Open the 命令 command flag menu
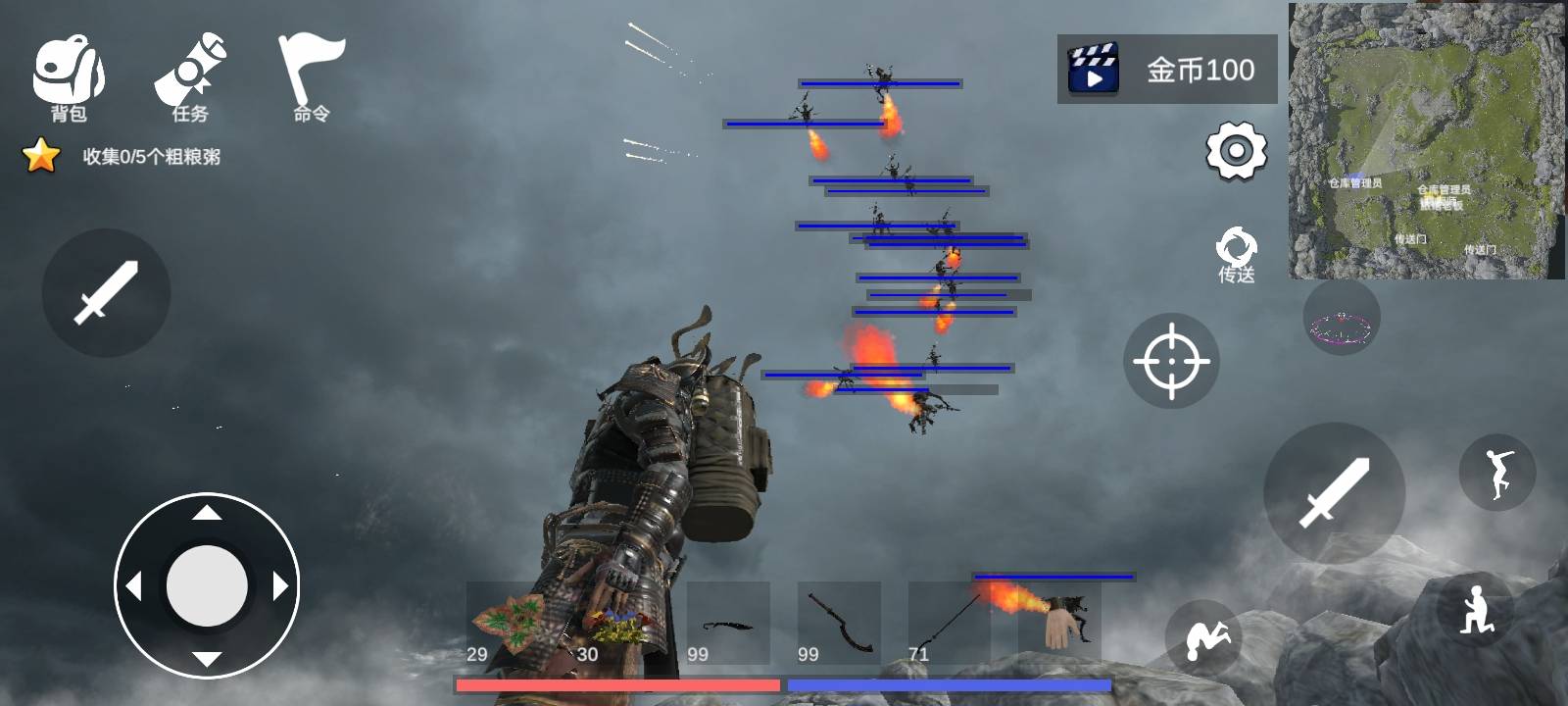This screenshot has width=1568, height=706. tap(312, 78)
